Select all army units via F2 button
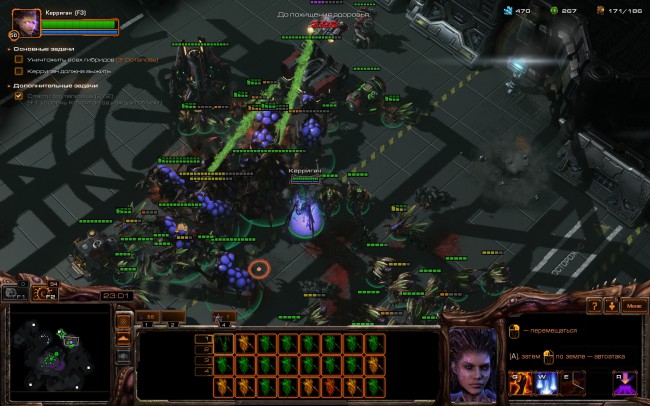 [x=45, y=293]
